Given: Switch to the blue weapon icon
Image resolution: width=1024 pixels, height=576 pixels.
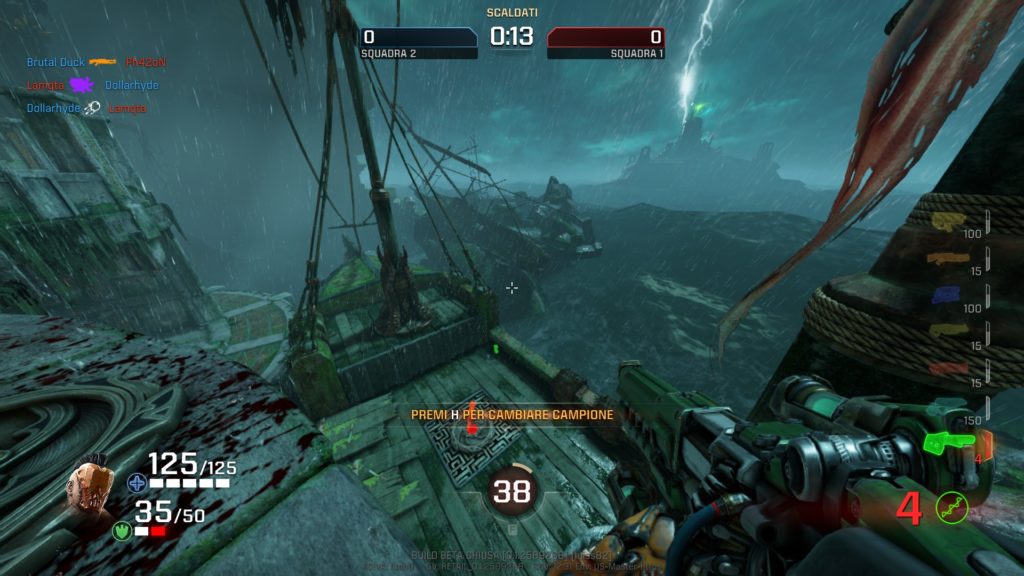Looking at the screenshot, I should 946,294.
